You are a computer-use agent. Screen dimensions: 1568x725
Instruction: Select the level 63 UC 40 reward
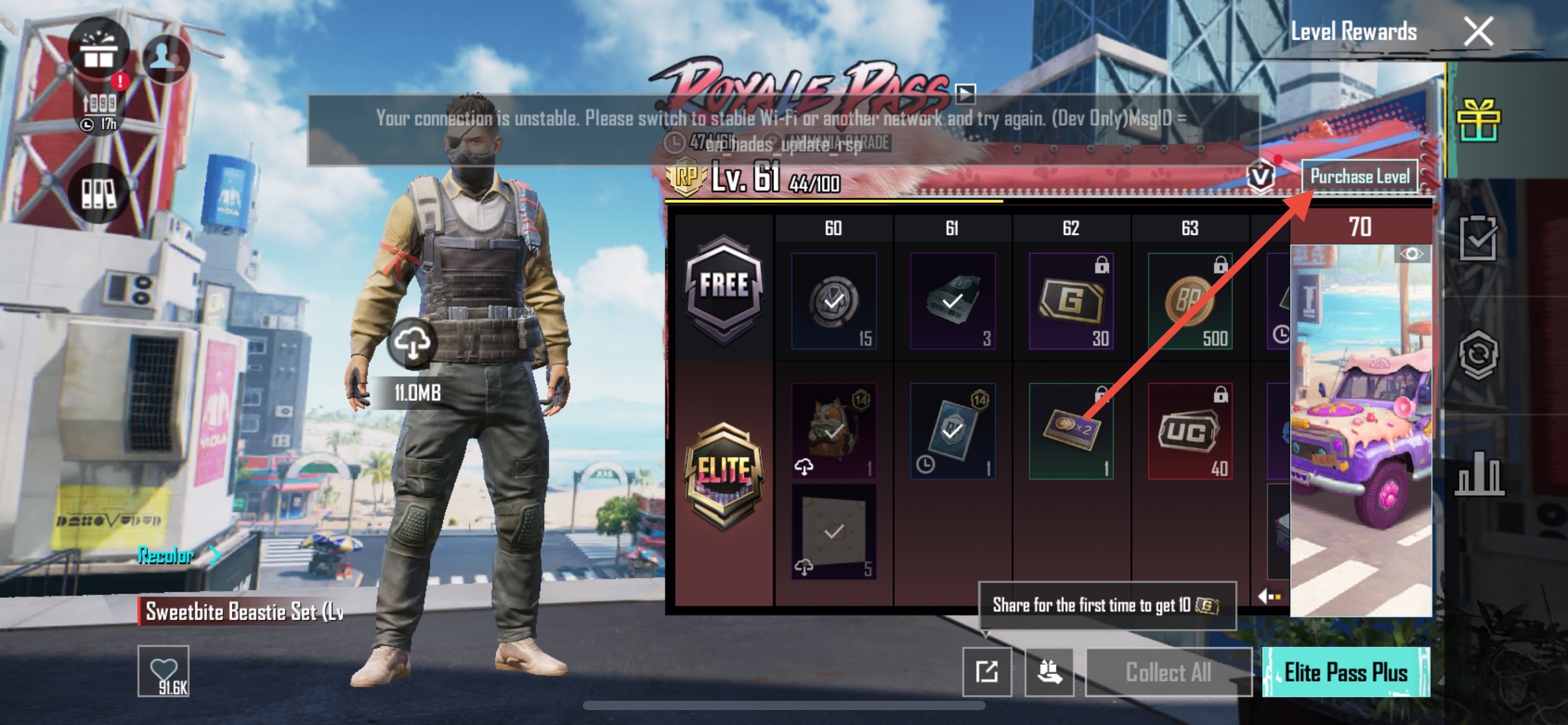(x=1190, y=431)
